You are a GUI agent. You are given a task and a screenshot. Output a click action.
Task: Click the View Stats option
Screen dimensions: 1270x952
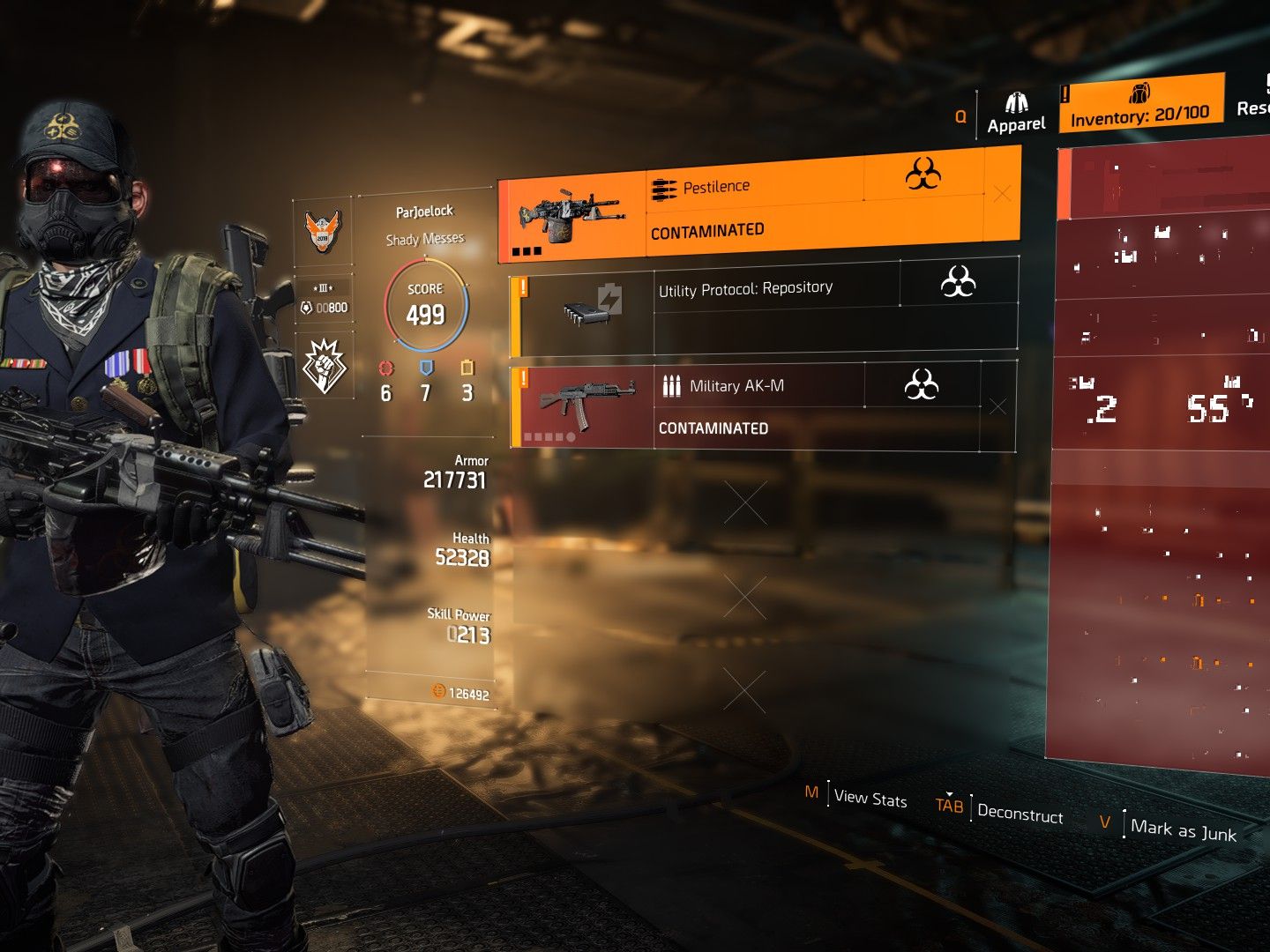870,798
